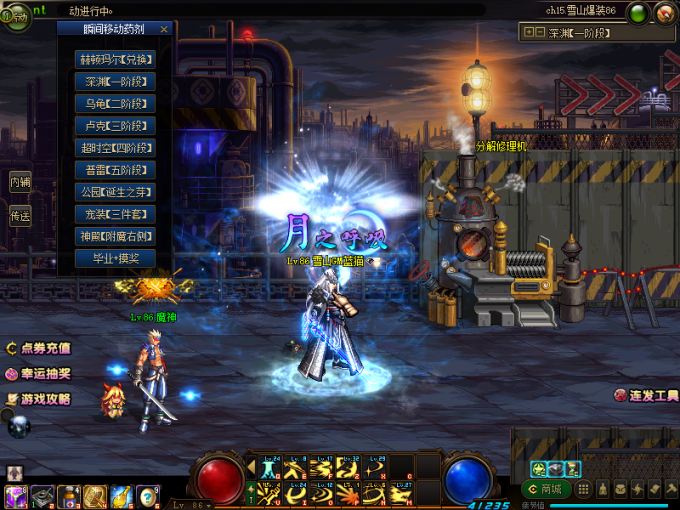Select 赫顿玛尔【兑换】 teleport option
This screenshot has width=680, height=510.
tap(115, 59)
